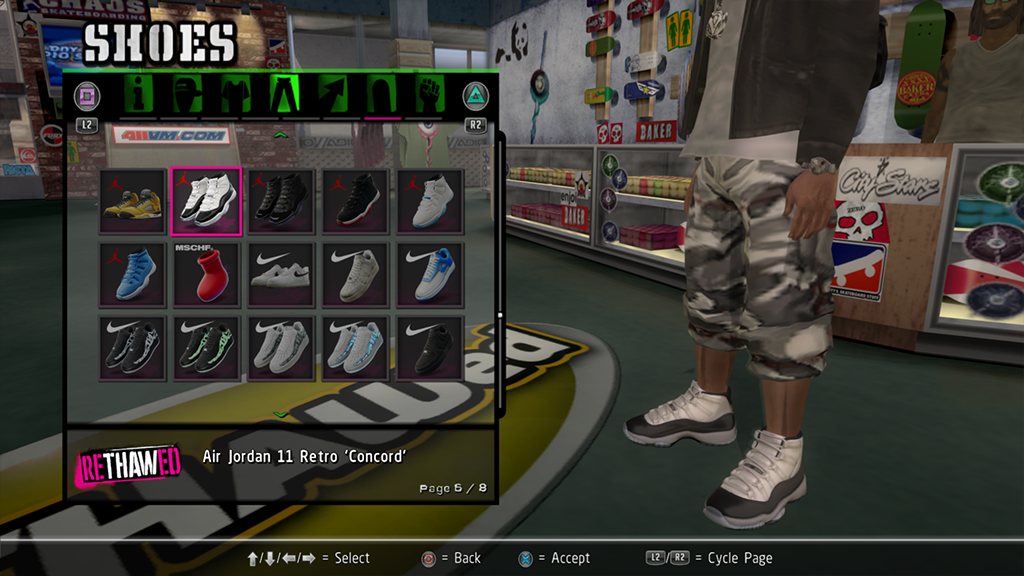Select the yellow Air Jordan shoes

132,202
